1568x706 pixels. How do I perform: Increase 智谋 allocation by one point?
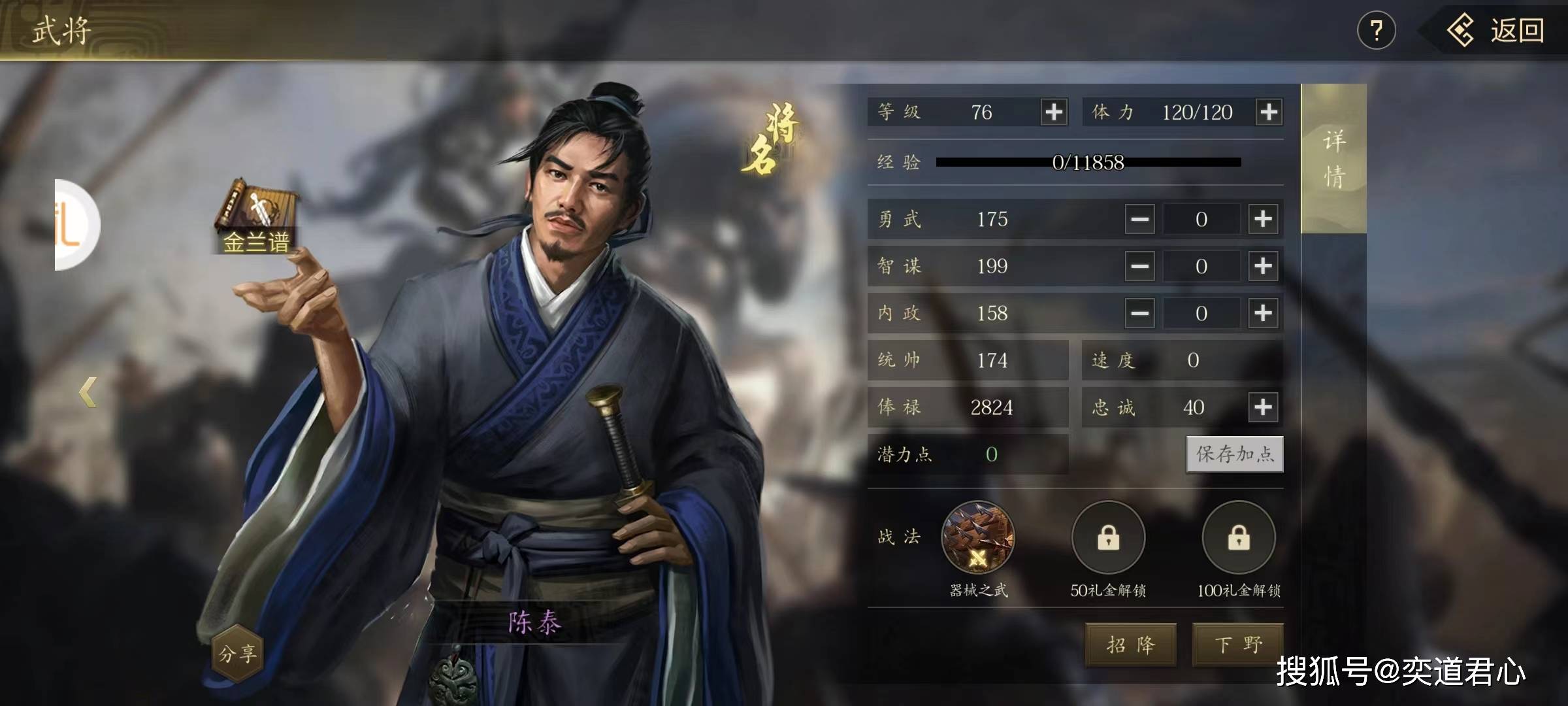pos(1263,266)
